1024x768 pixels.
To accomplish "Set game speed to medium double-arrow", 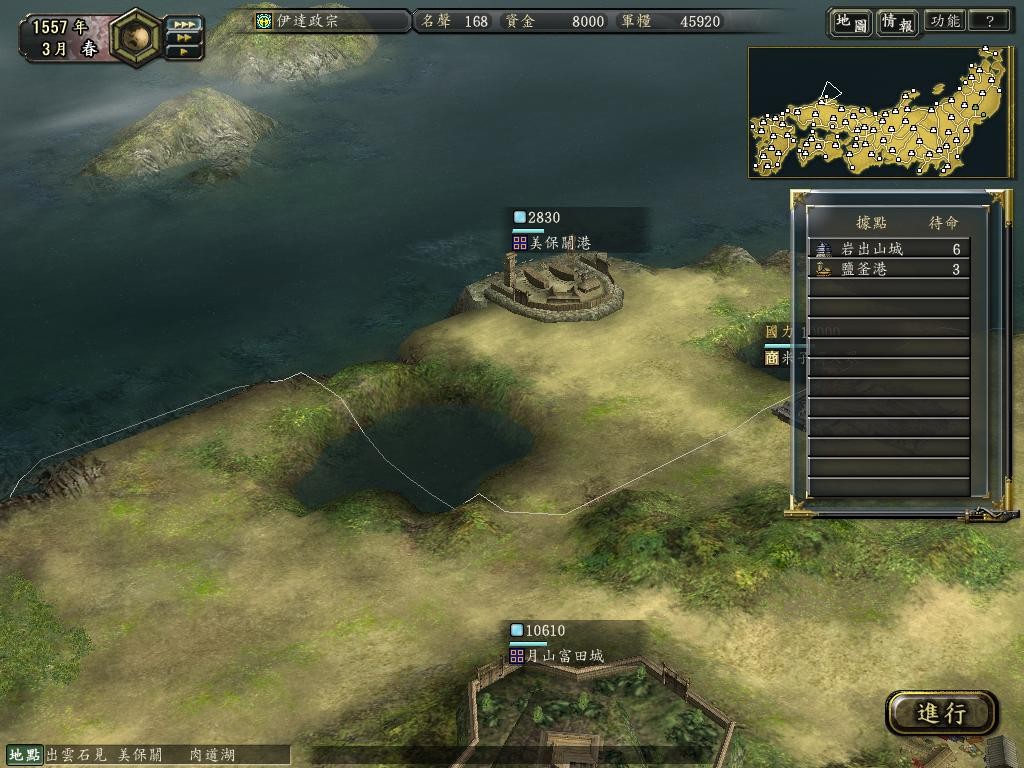I will coord(183,37).
